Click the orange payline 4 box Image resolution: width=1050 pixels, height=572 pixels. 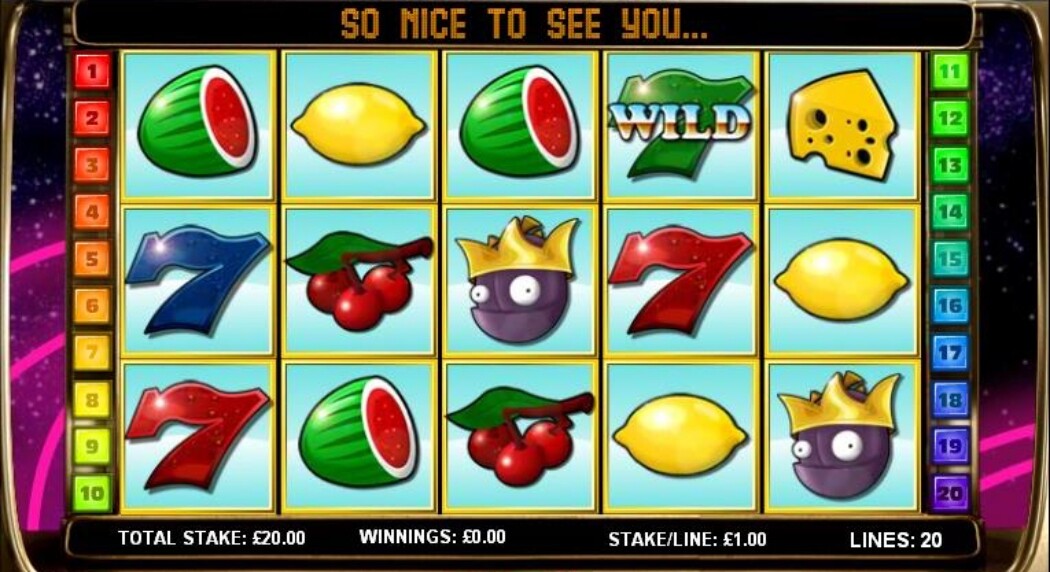click(x=91, y=212)
